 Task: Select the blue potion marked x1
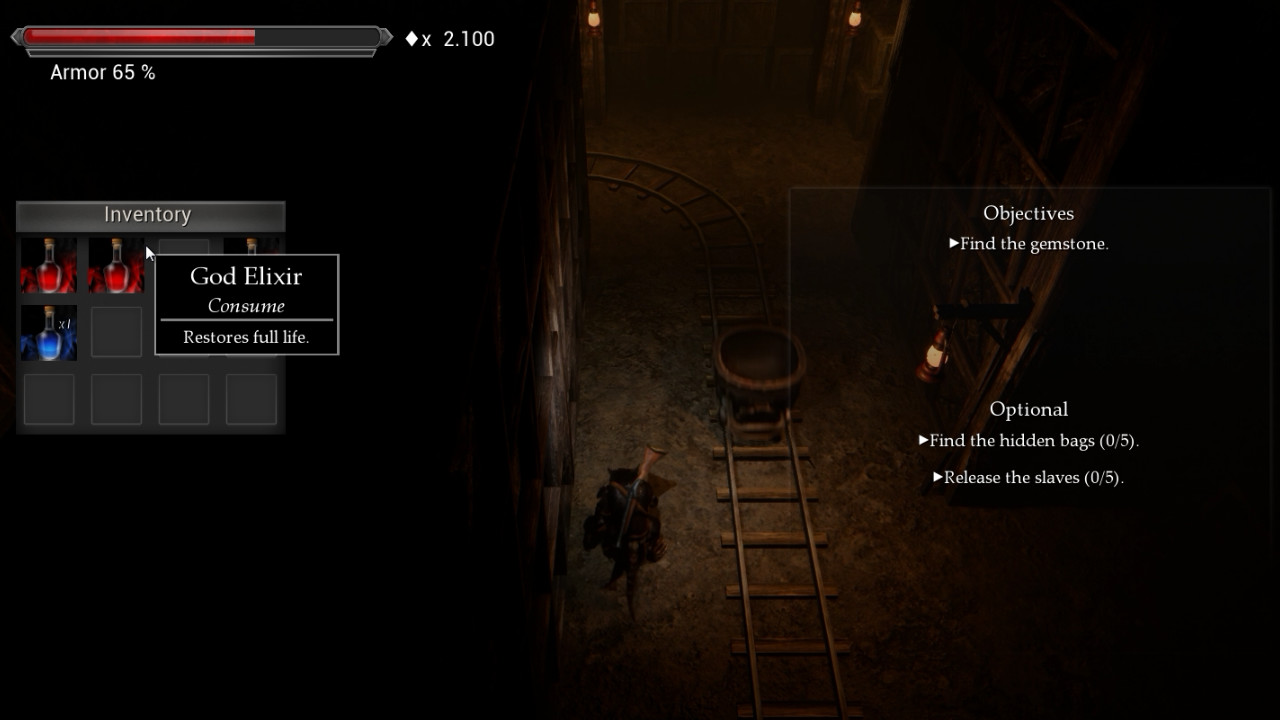(49, 333)
